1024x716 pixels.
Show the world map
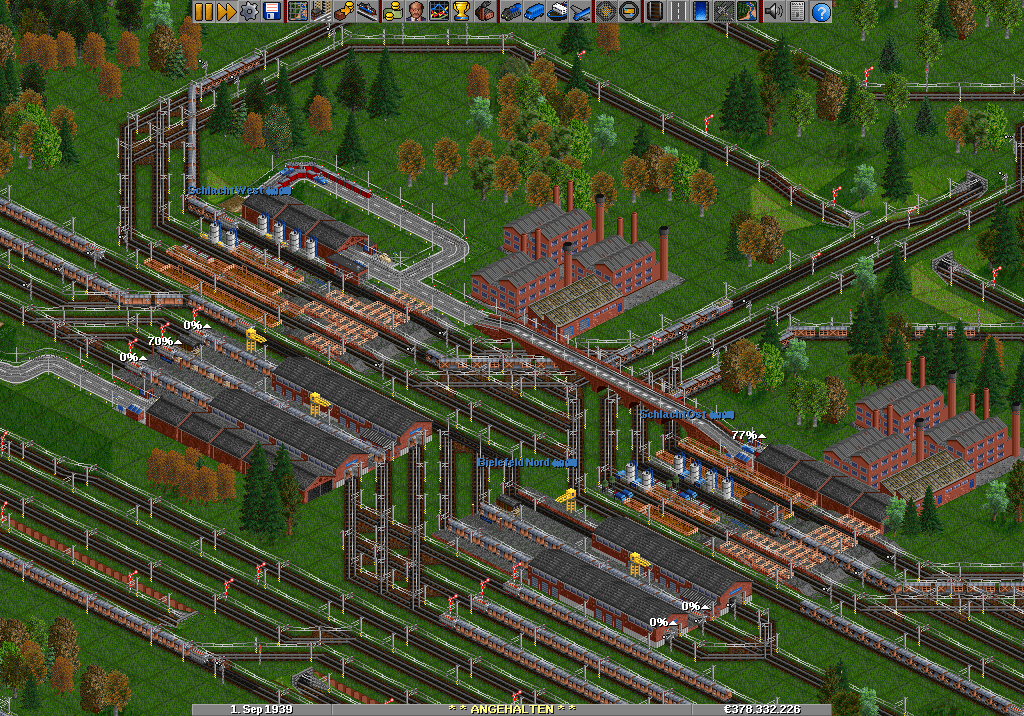point(297,11)
